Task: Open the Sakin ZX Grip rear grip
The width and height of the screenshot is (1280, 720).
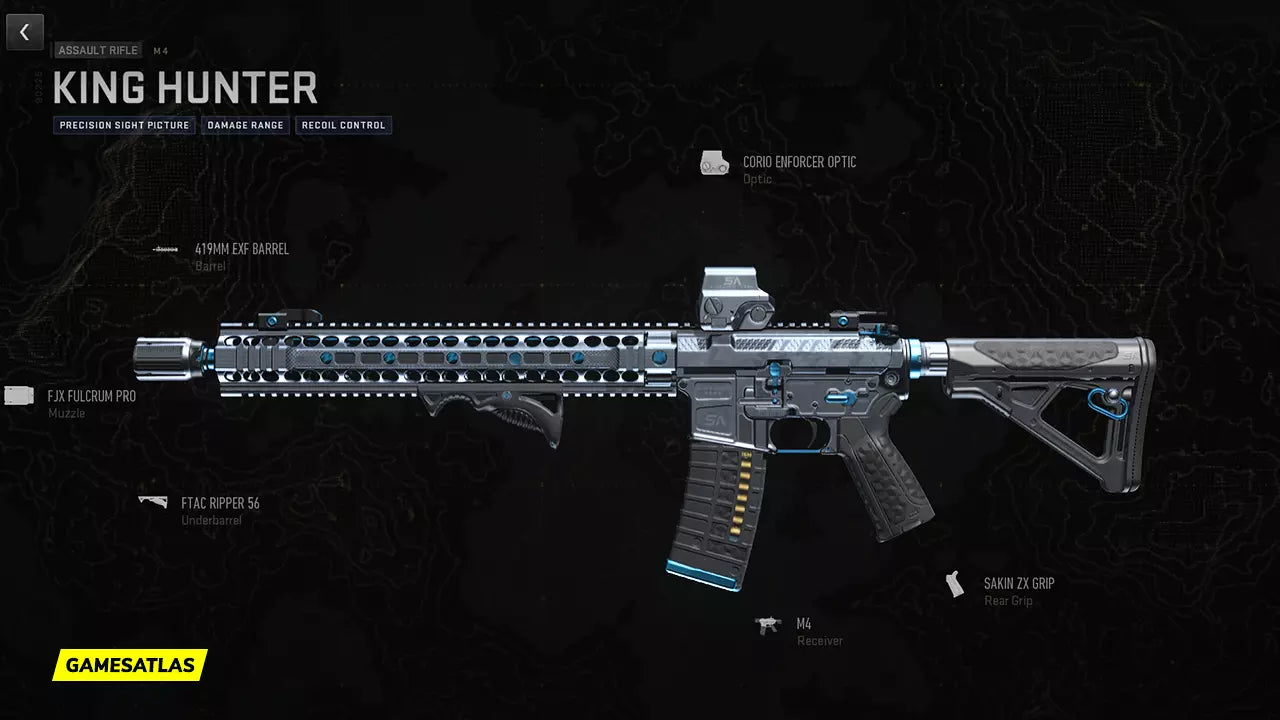Action: [1017, 583]
